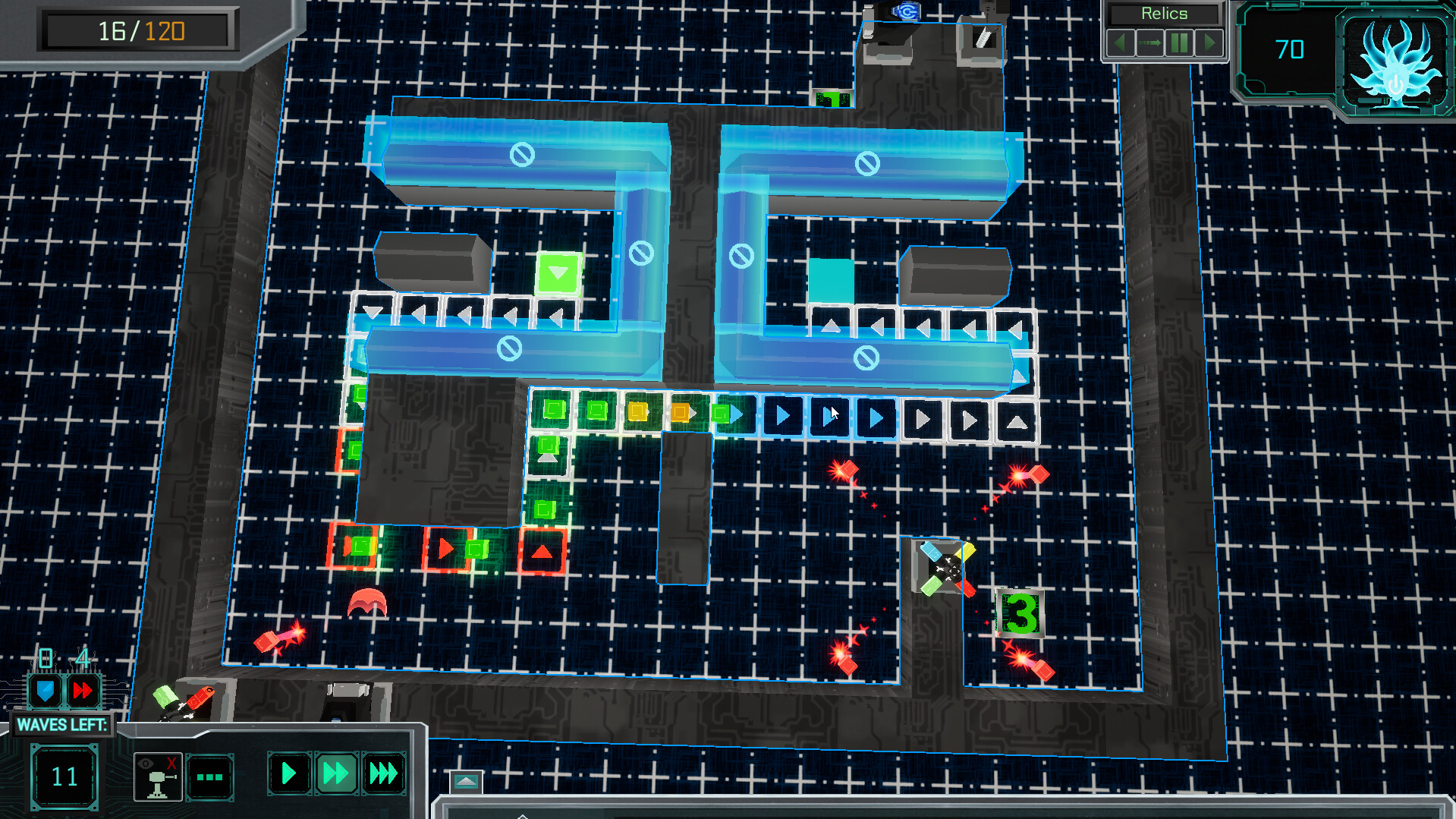Select the green down-arrow conveyor tile
This screenshot has width=1456, height=819.
point(559,270)
